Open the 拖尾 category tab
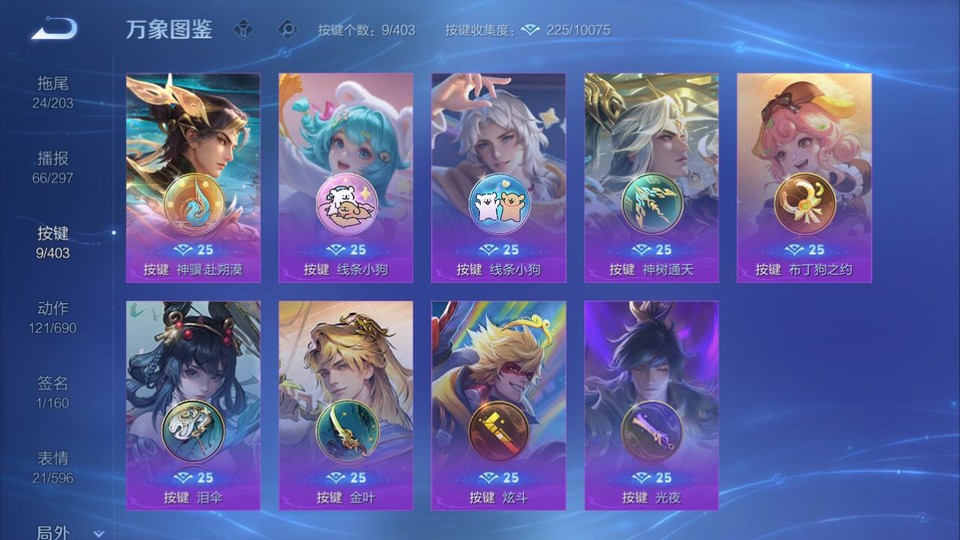The image size is (960, 540). point(53,92)
